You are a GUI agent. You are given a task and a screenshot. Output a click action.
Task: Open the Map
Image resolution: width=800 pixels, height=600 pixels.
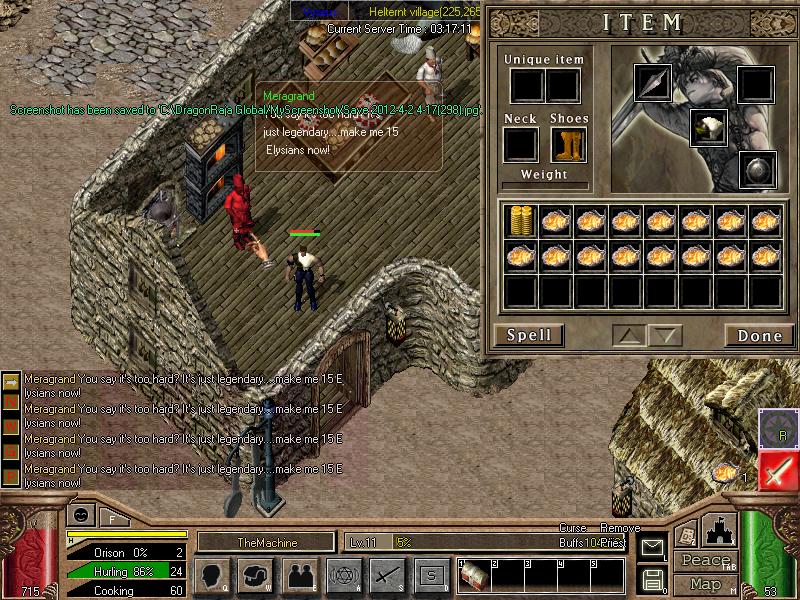click(706, 584)
